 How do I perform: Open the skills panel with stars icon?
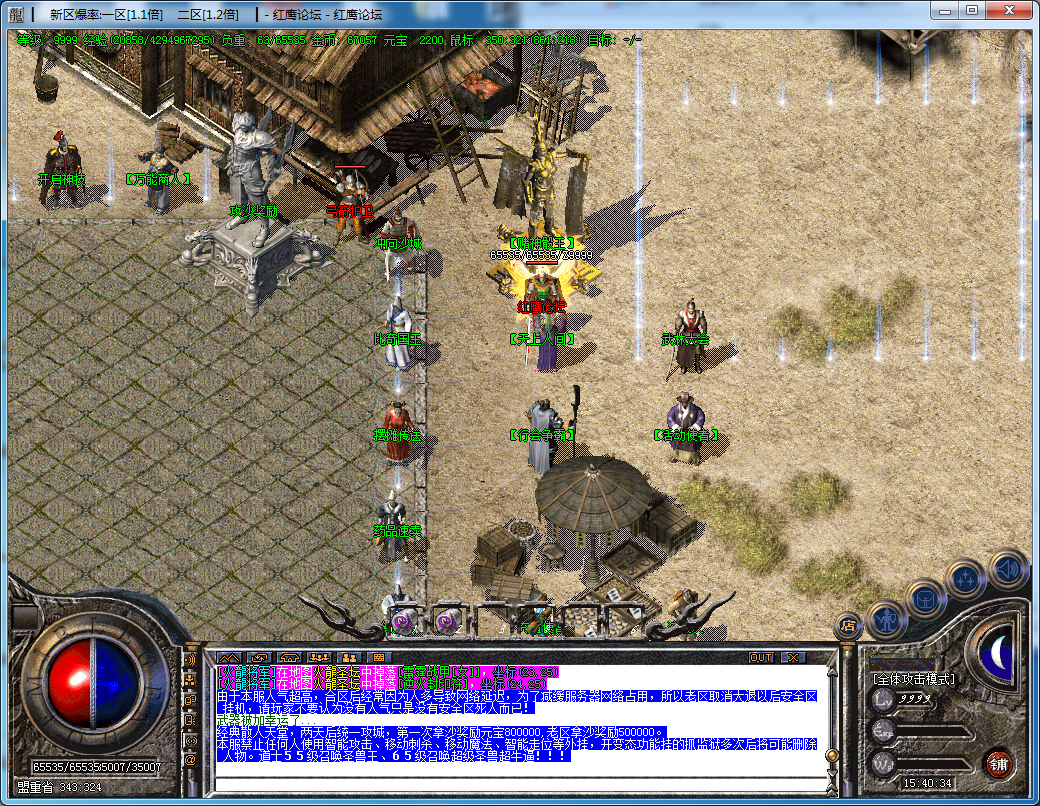pyautogui.click(x=967, y=578)
